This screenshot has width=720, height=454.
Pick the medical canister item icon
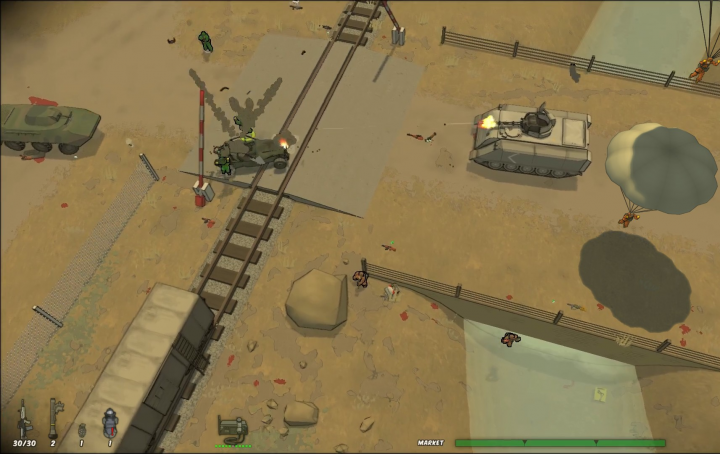click(108, 421)
